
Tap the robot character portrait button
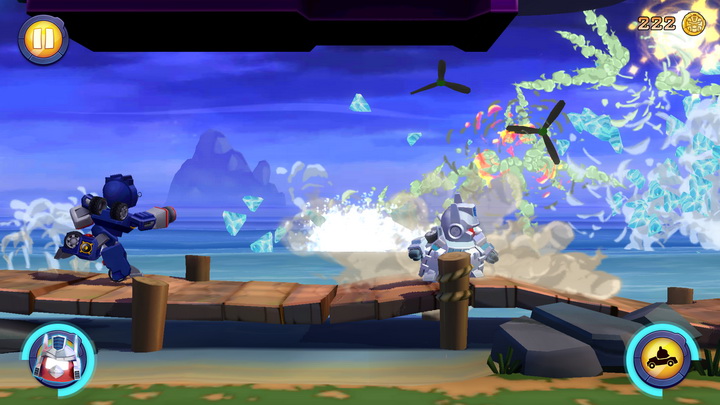[57, 357]
